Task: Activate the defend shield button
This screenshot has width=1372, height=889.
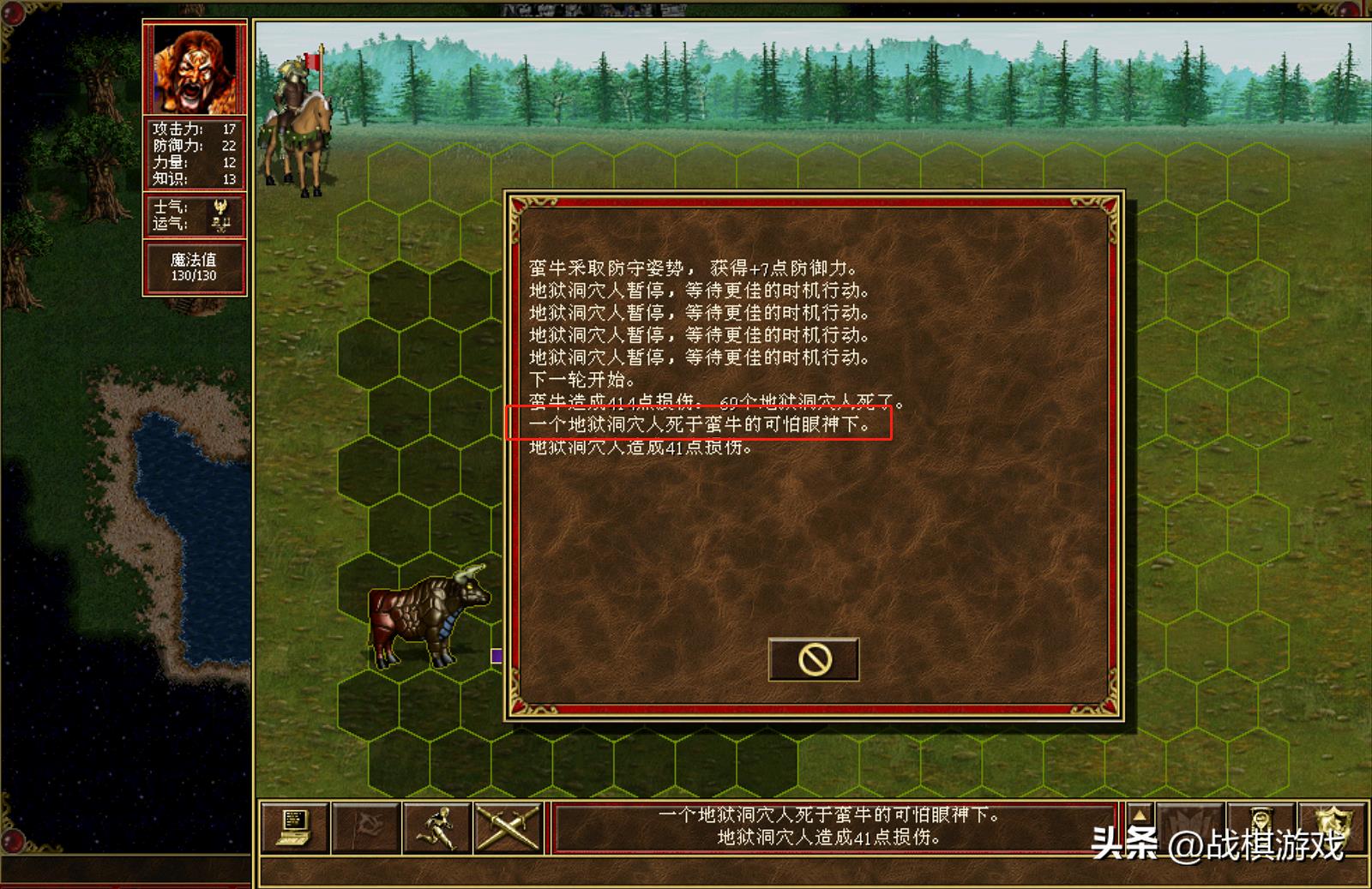Action: pyautogui.click(x=1333, y=826)
